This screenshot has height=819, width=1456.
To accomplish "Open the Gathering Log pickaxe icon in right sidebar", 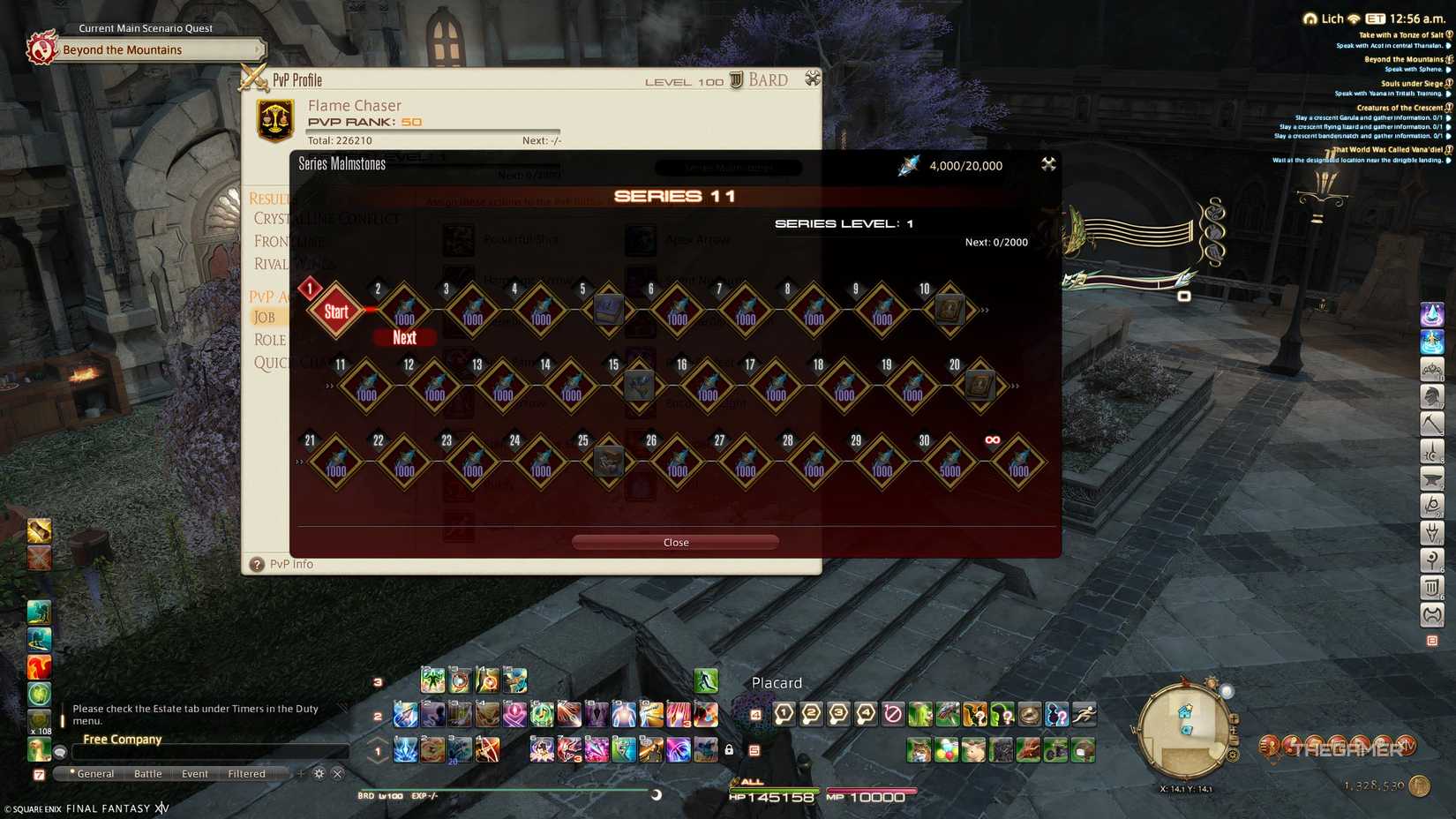I will coord(1431,424).
